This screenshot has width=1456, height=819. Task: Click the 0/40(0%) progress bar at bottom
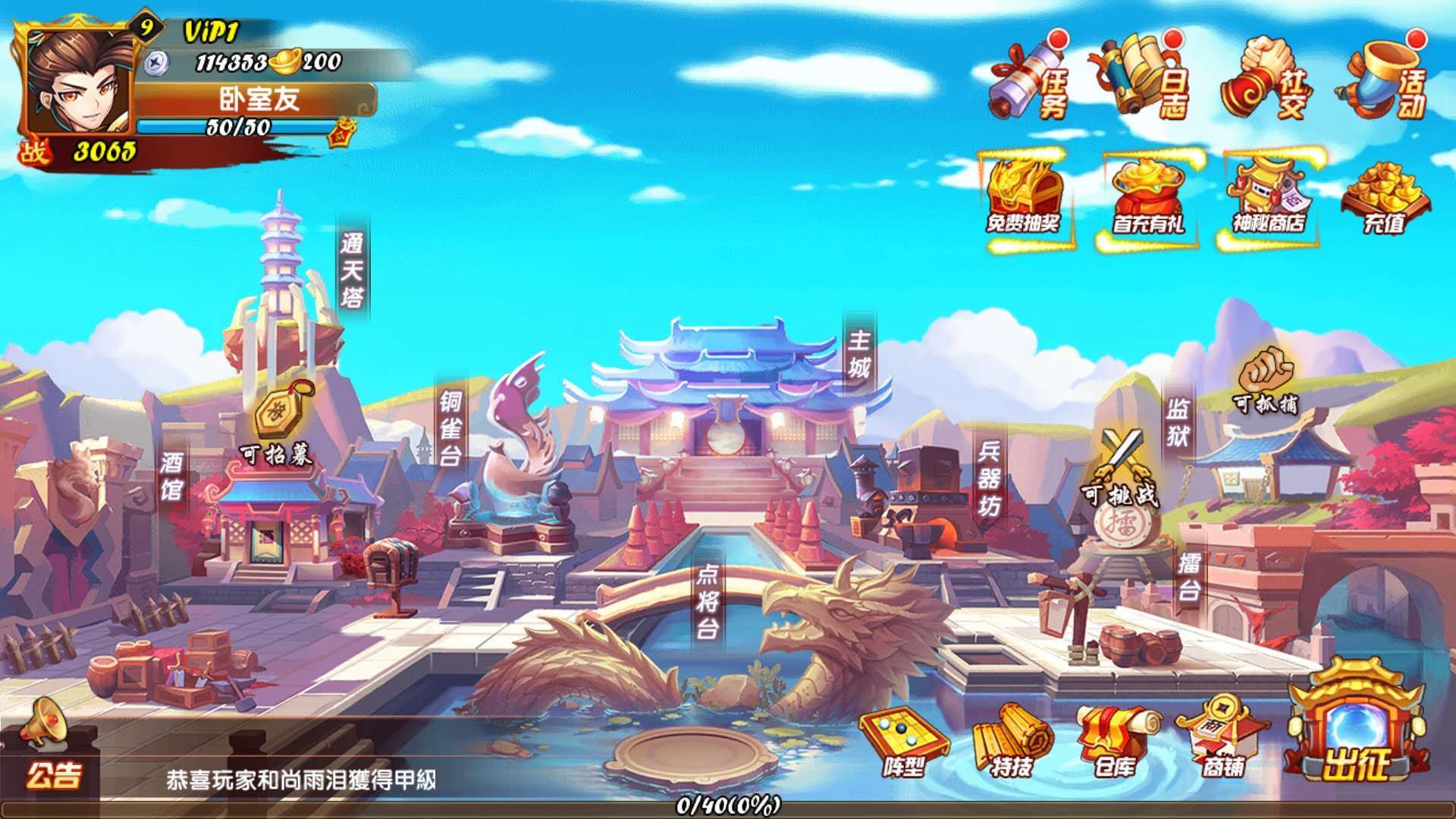pyautogui.click(x=728, y=808)
